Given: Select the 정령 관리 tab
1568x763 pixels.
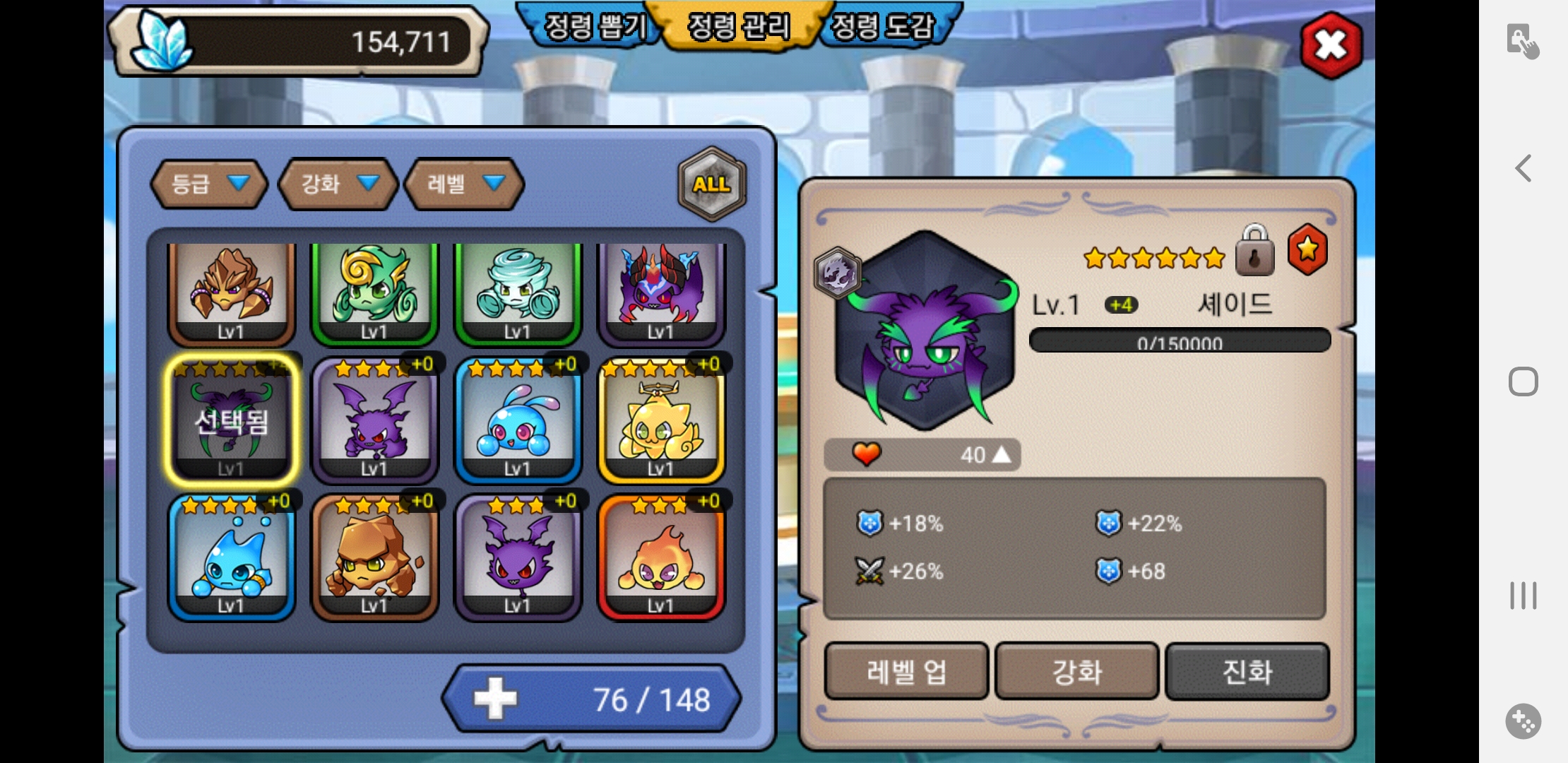Looking at the screenshot, I should [x=738, y=27].
